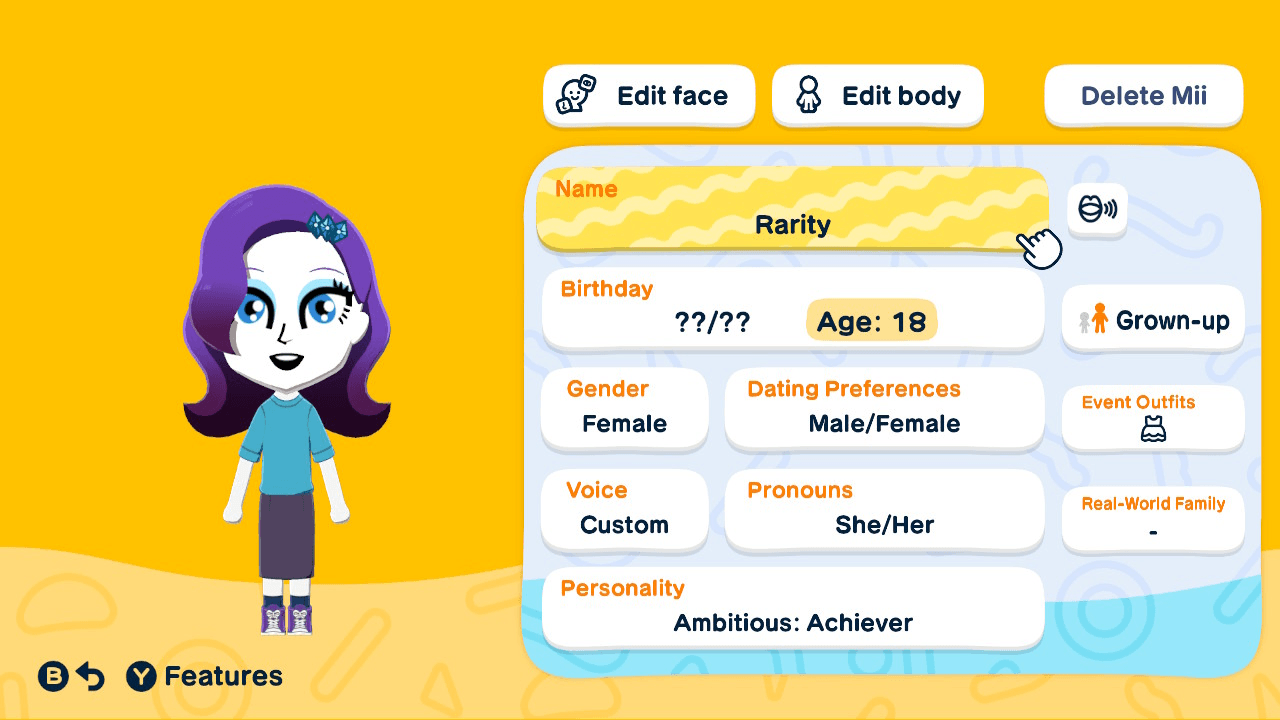
Task: Select the Delete Mii button
Action: pyautogui.click(x=1143, y=95)
